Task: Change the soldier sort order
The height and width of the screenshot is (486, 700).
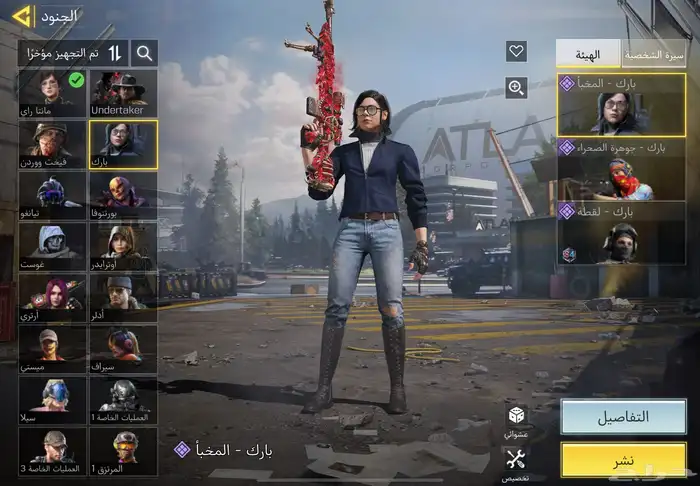Action: click(115, 53)
